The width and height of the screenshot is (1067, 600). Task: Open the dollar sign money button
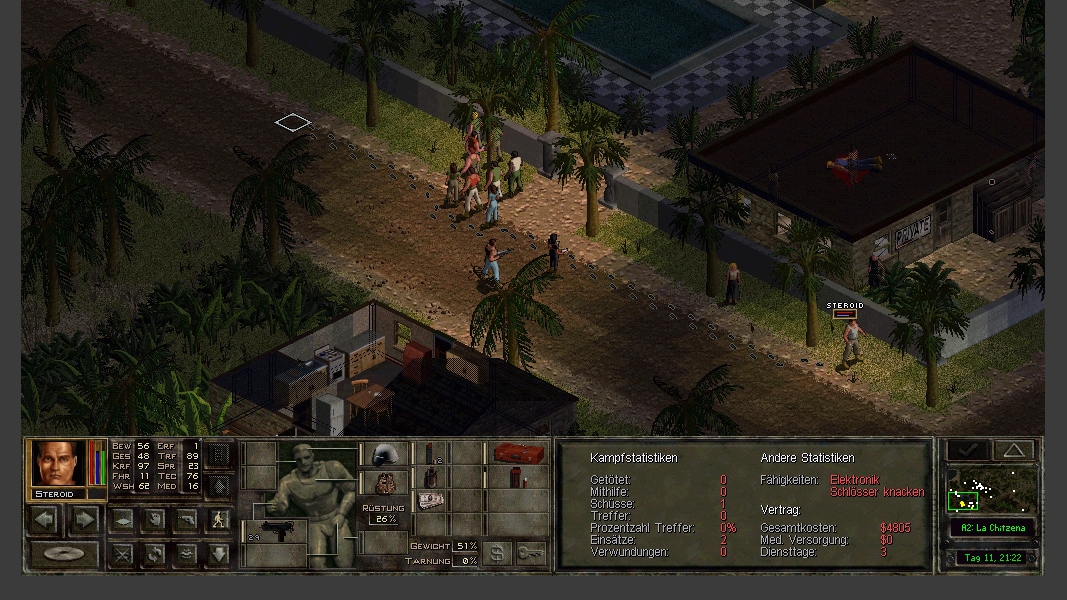coord(496,553)
